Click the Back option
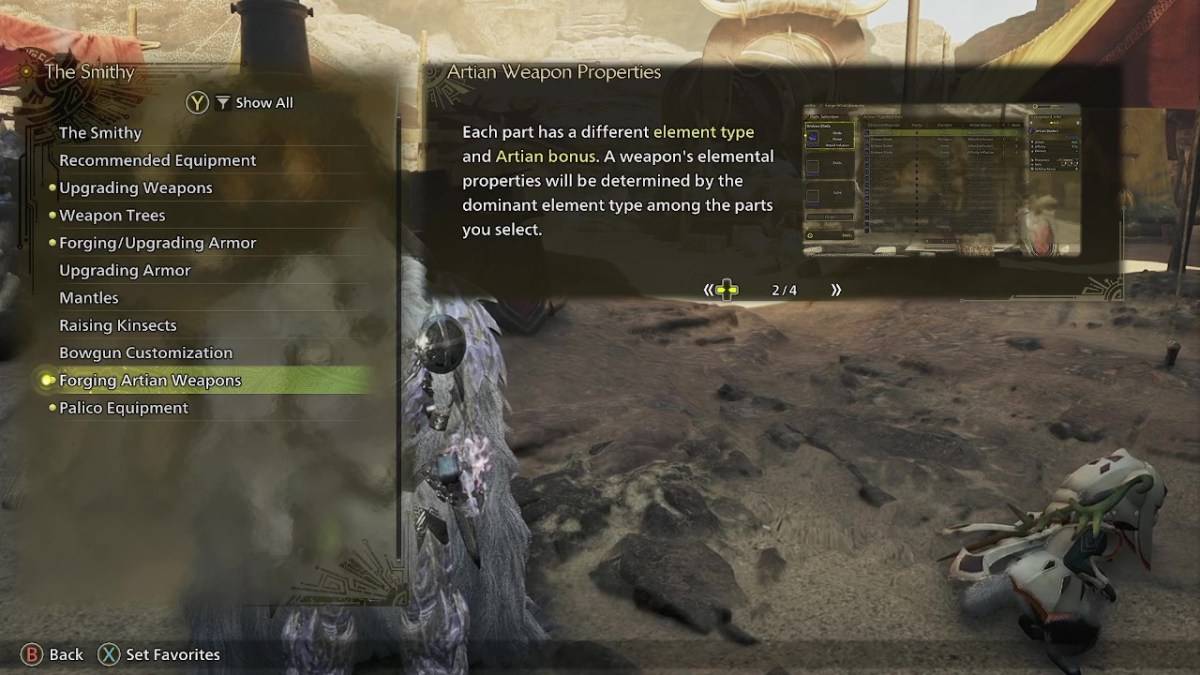This screenshot has width=1200, height=675. coord(53,655)
